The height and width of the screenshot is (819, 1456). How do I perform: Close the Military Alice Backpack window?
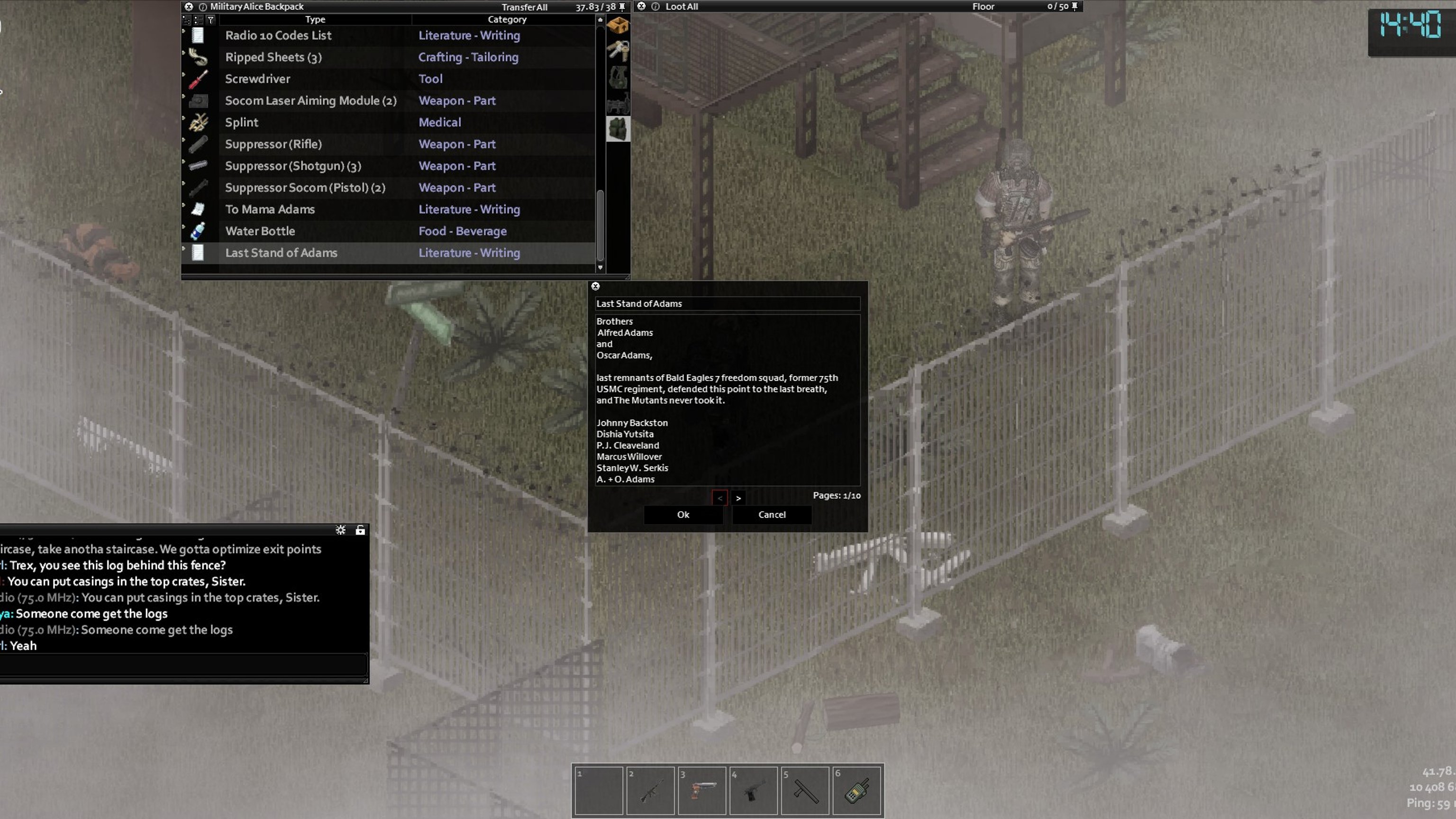(189, 7)
